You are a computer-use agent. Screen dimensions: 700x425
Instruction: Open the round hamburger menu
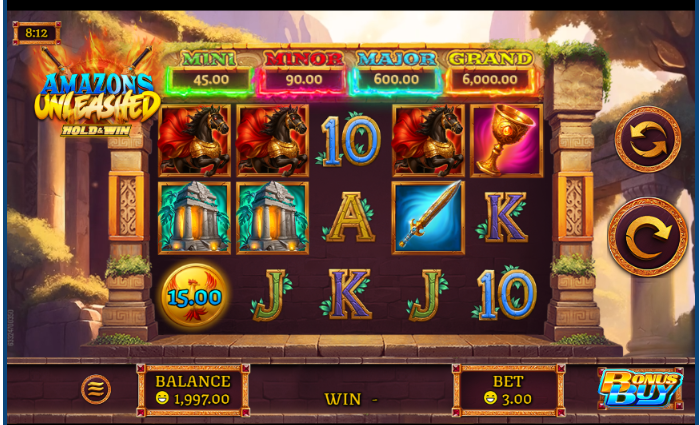(x=96, y=388)
